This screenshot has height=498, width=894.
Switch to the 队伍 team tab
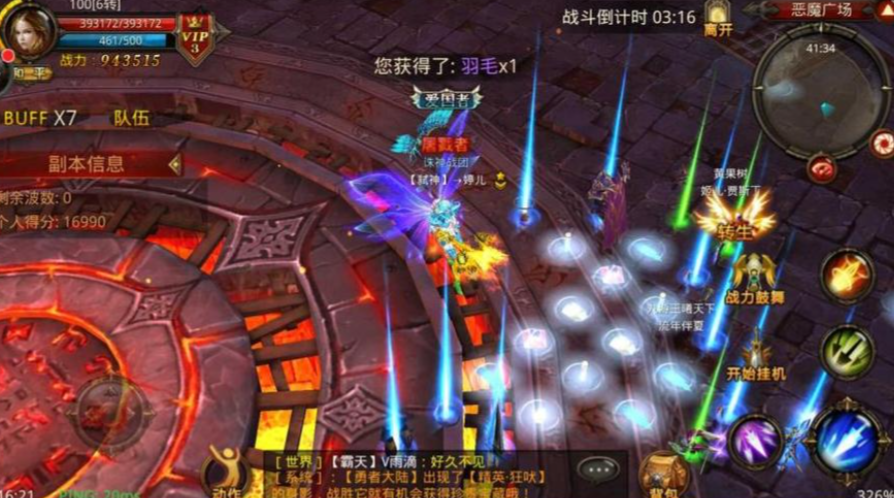point(131,118)
